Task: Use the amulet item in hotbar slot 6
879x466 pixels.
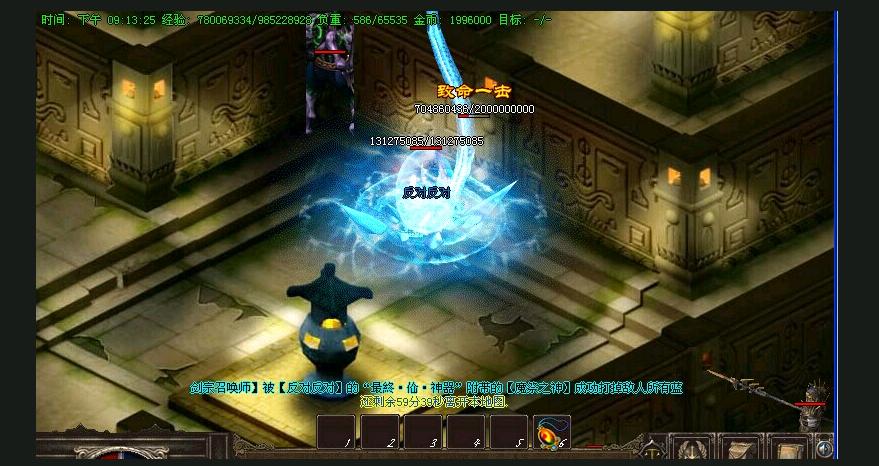Action: (552, 432)
